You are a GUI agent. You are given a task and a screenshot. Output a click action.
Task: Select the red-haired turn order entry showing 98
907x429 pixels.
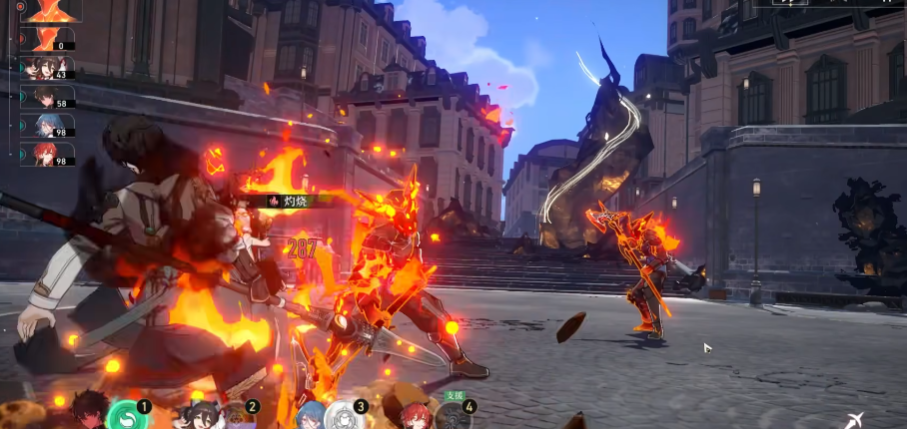pyautogui.click(x=47, y=154)
